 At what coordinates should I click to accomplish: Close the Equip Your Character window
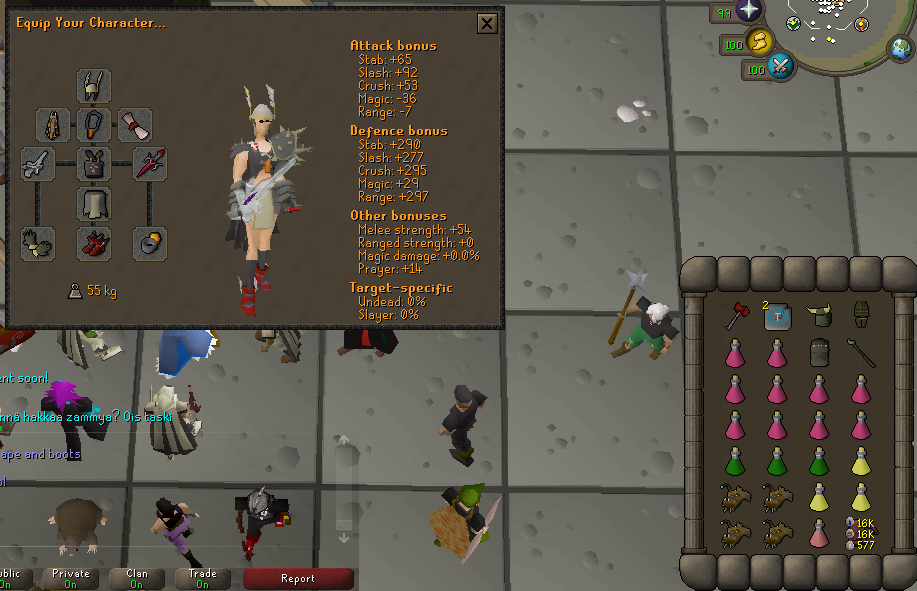pos(486,24)
